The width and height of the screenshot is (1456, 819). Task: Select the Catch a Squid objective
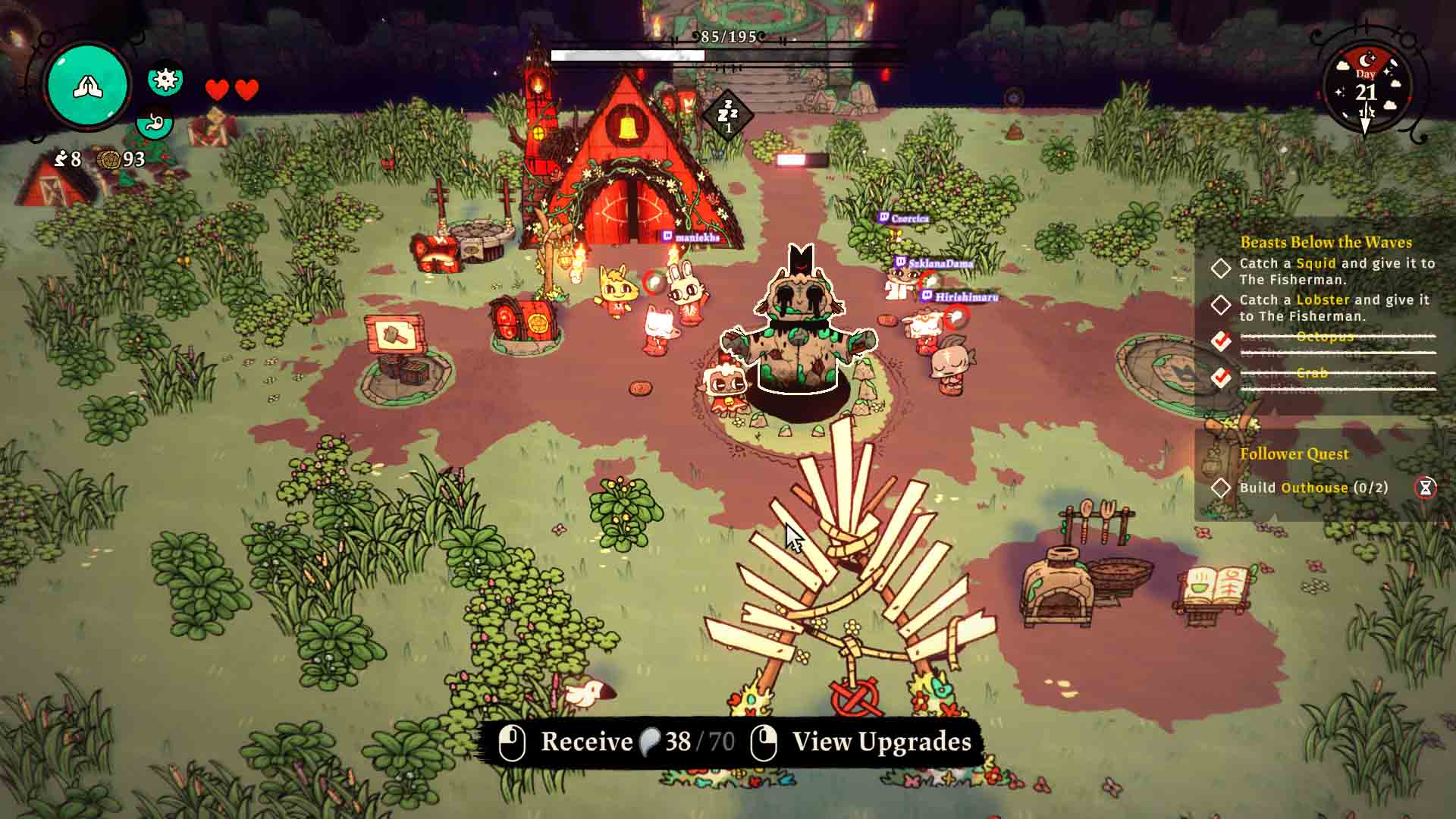[1336, 271]
